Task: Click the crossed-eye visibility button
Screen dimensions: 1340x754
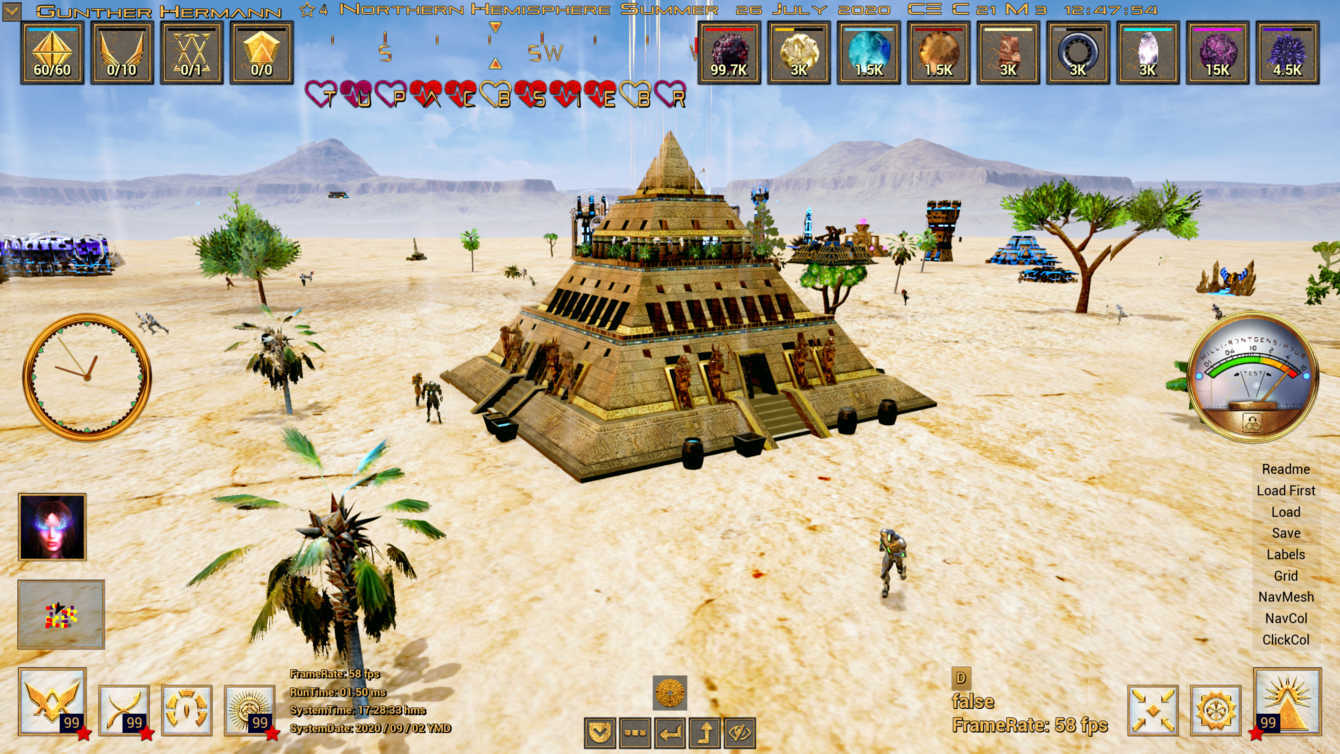Action: click(x=739, y=733)
